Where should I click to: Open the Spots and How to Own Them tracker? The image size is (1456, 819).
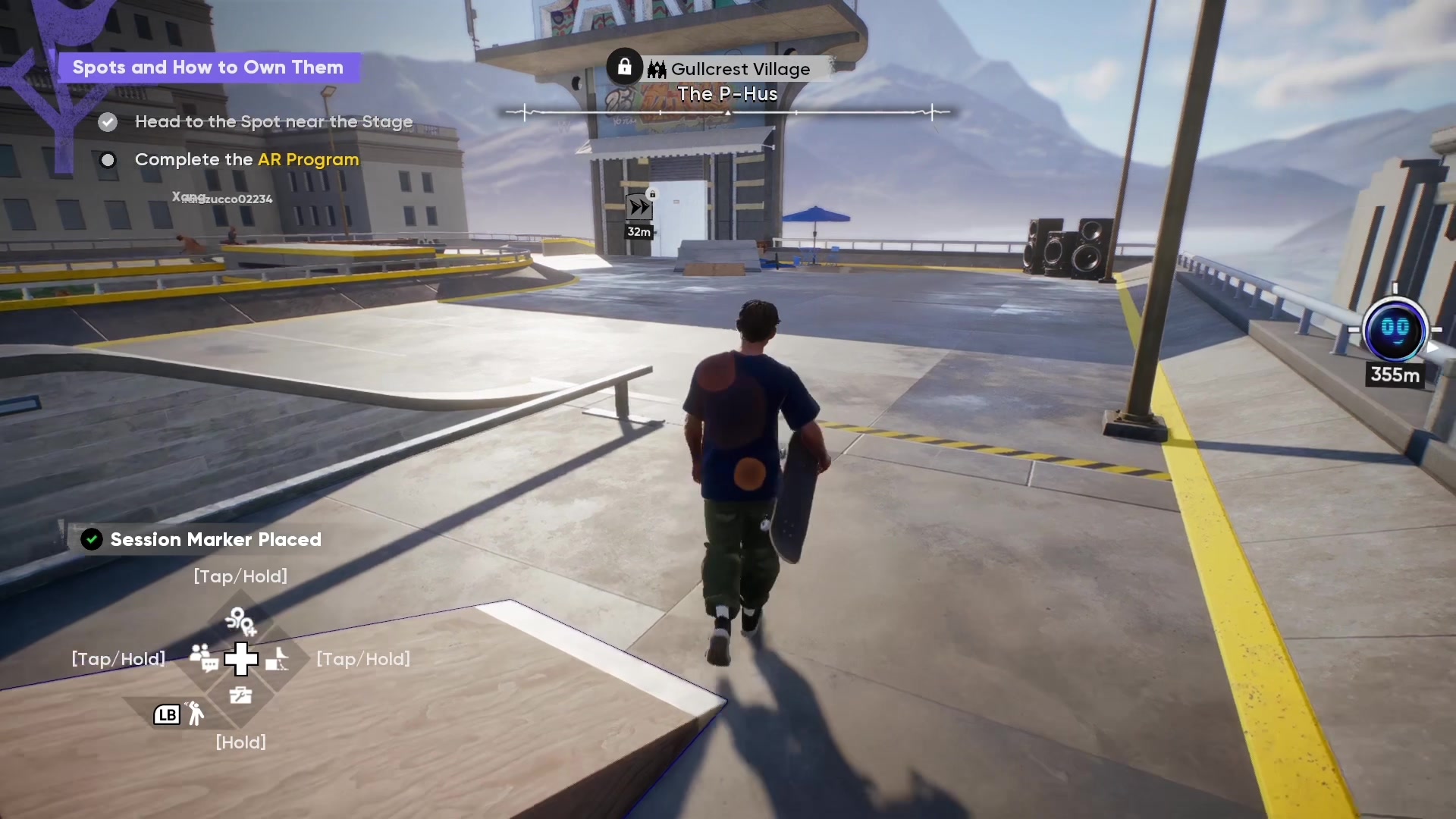point(208,67)
